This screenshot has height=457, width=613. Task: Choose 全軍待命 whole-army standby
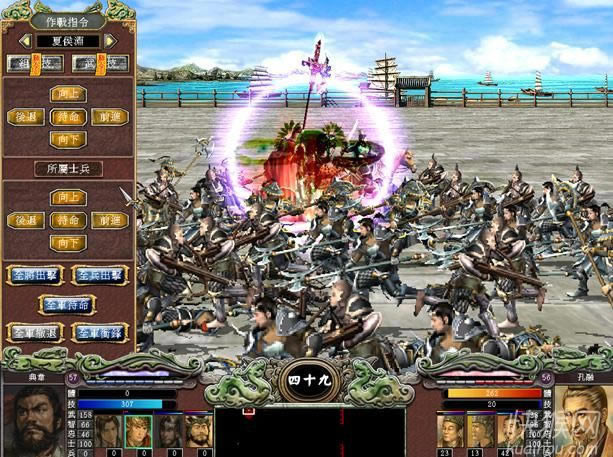66,303
